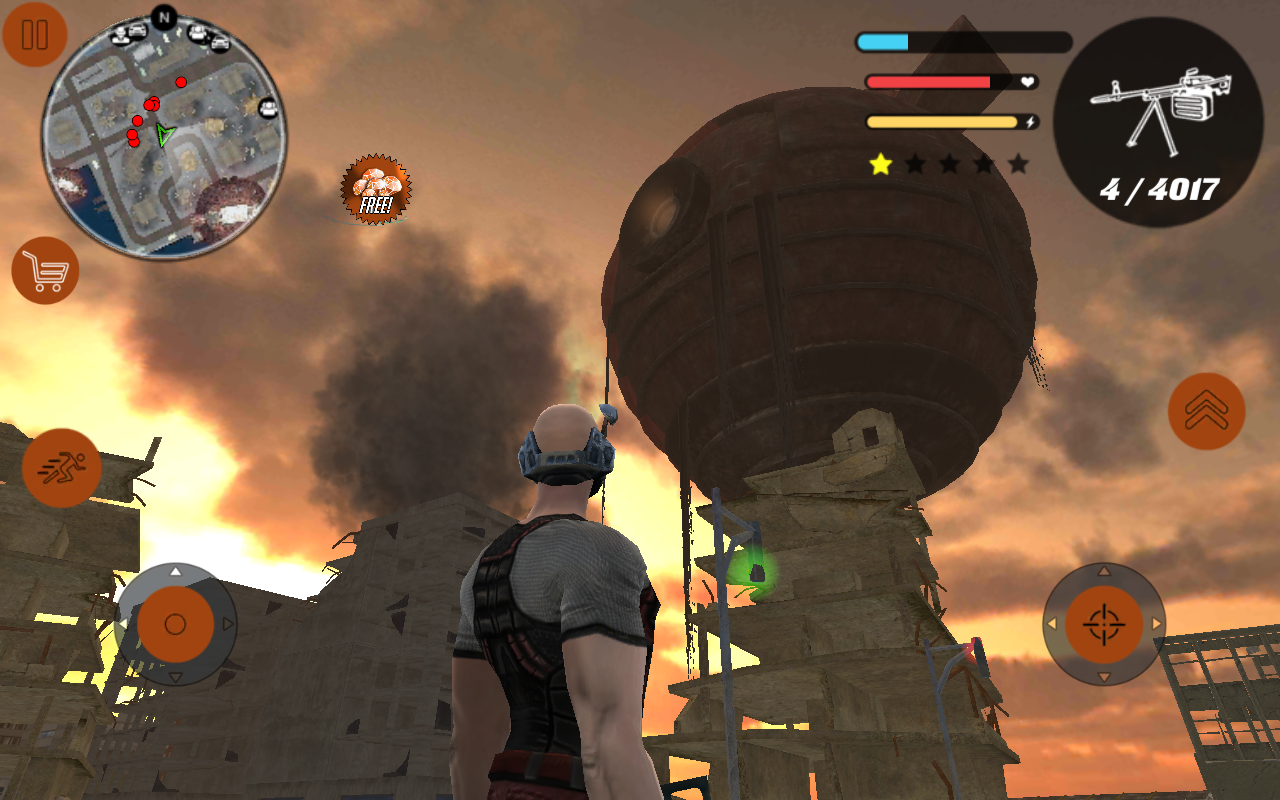Tap the yellow stamina bar
The height and width of the screenshot is (800, 1280).
[940, 120]
